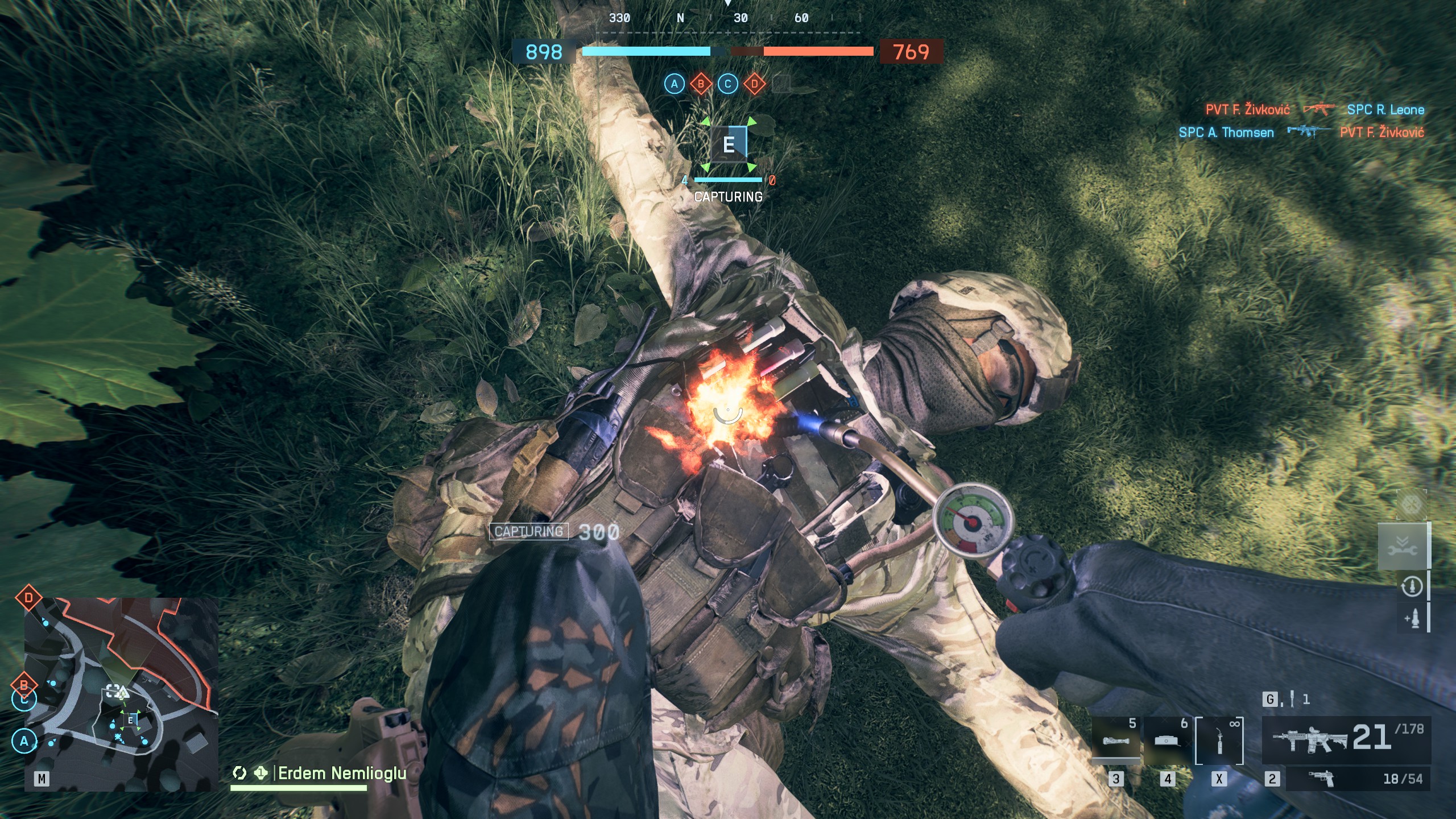This screenshot has width=1456, height=819.
Task: Select enemy objective D in the top row
Action: (x=754, y=84)
